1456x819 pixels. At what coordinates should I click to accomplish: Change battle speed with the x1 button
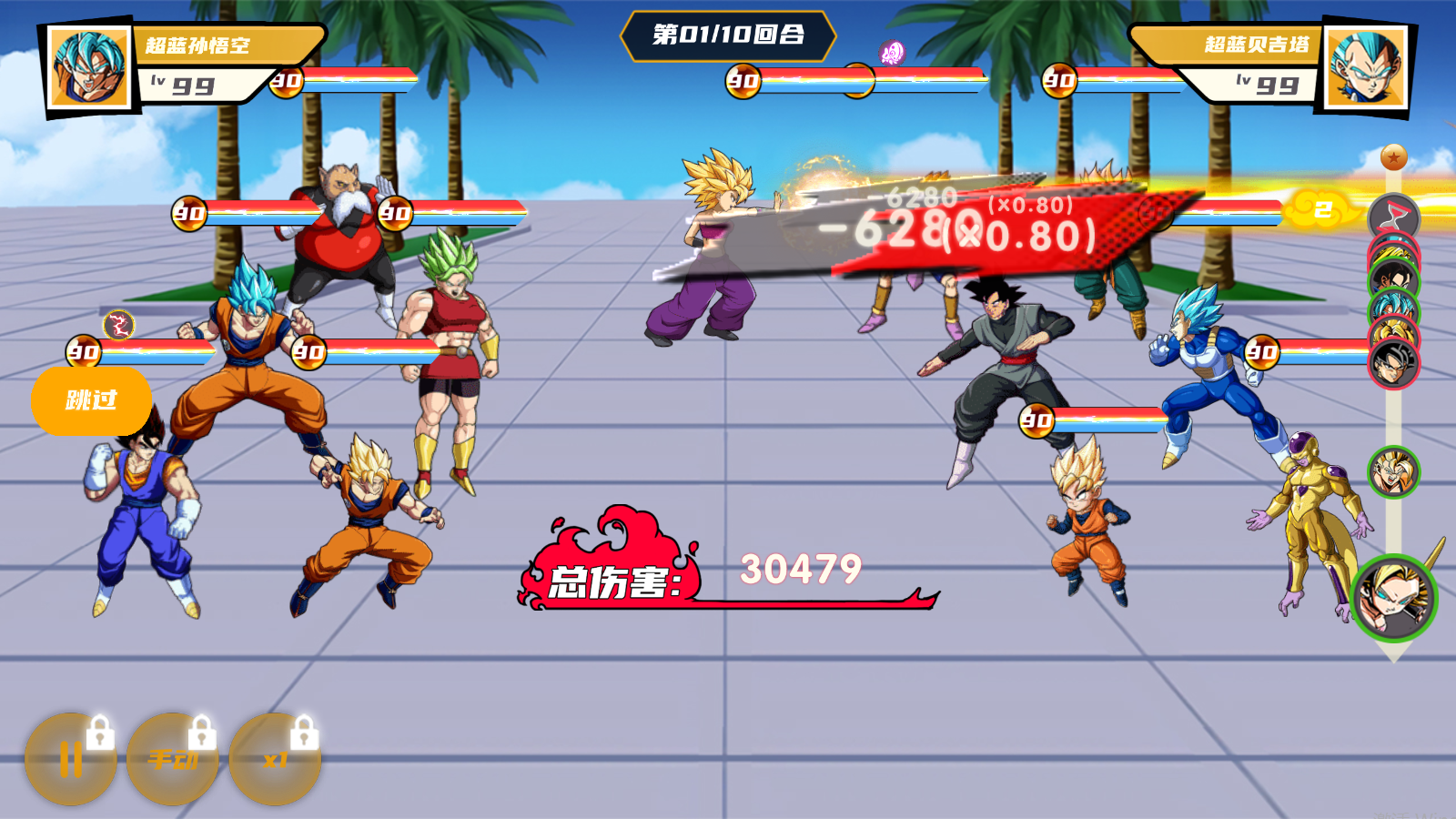click(275, 759)
